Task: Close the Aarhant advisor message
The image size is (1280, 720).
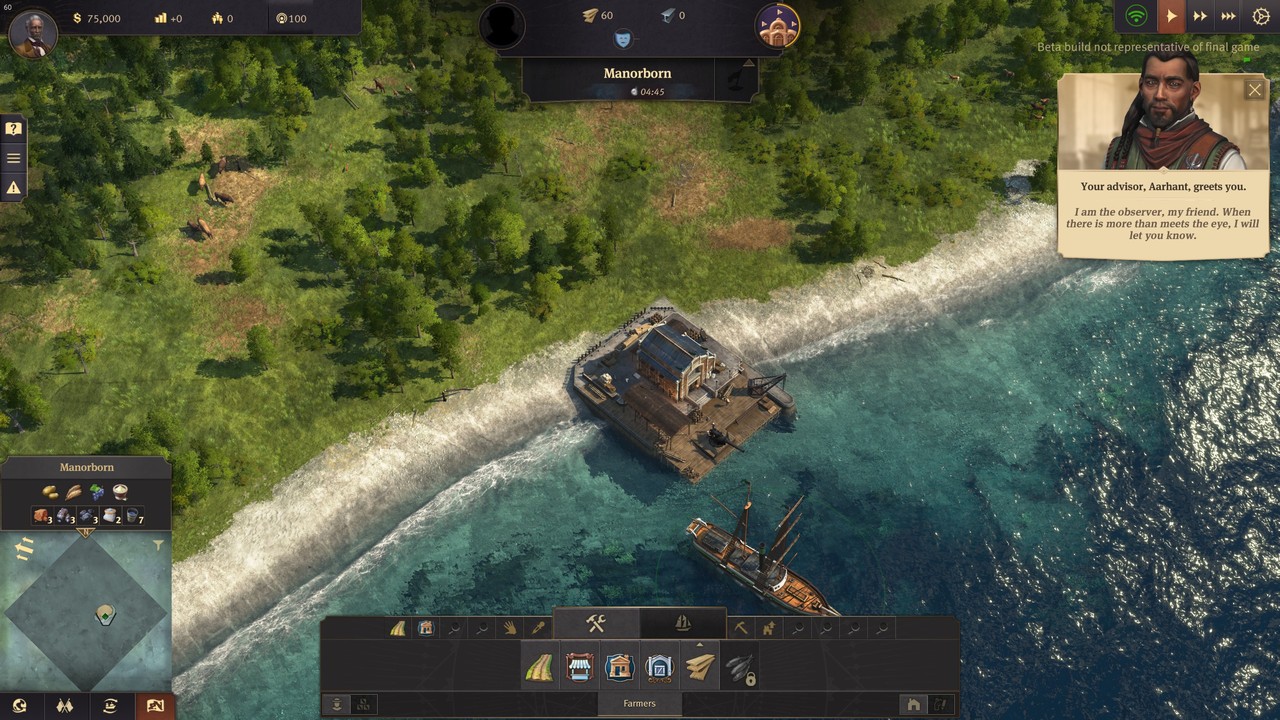Action: coord(1254,90)
